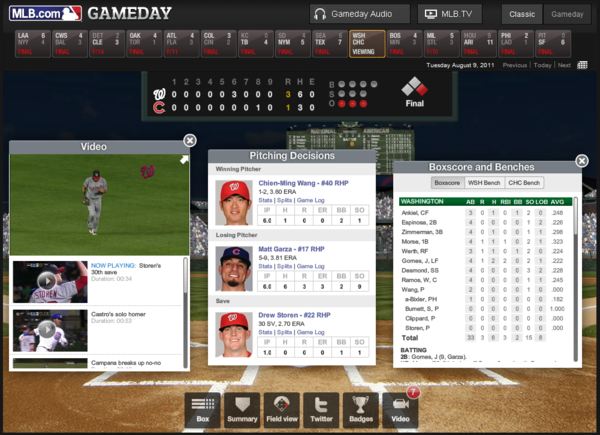Image resolution: width=600 pixels, height=435 pixels.
Task: Go to Previous day's games
Action: tap(514, 65)
